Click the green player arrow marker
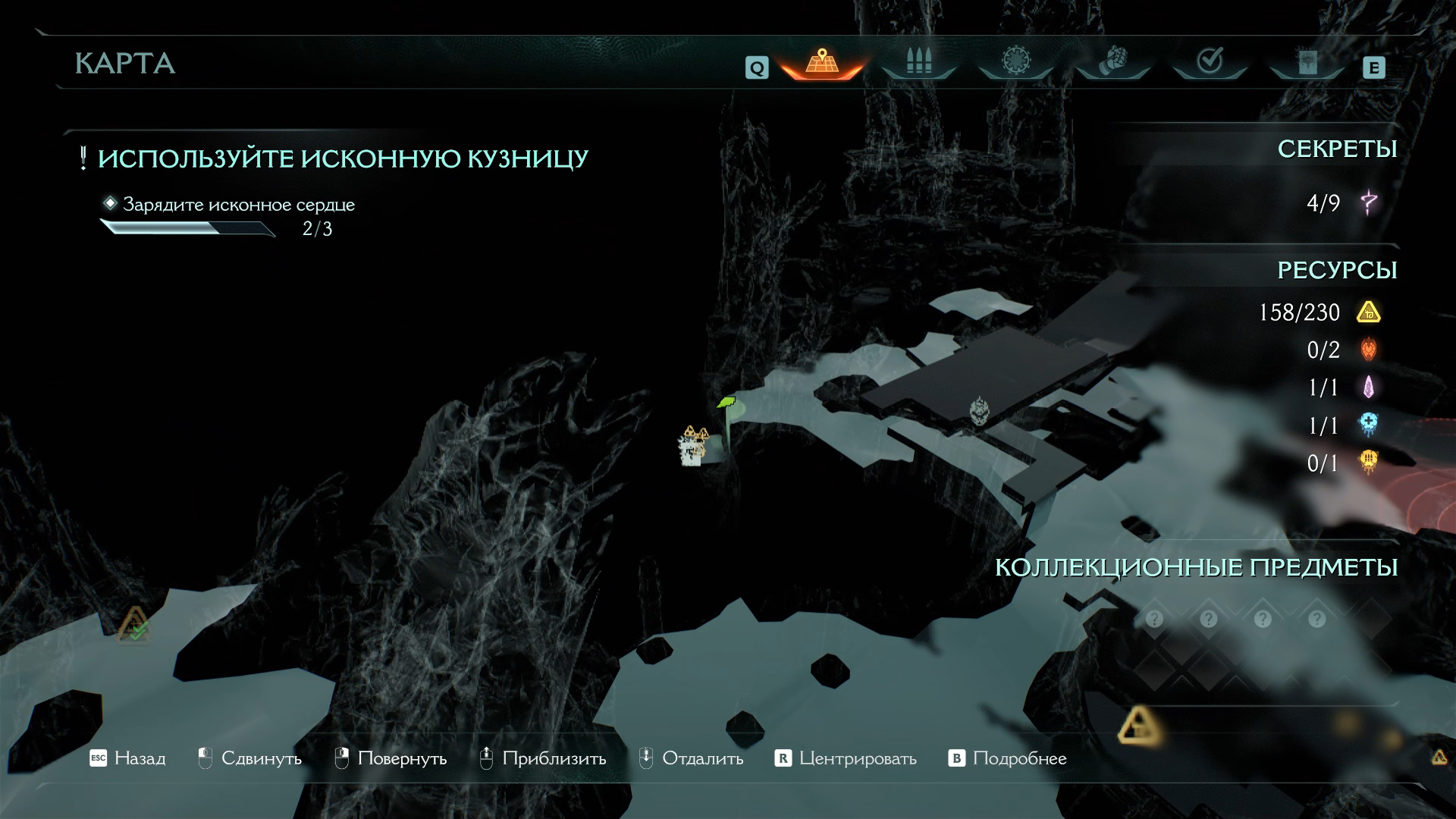 (727, 402)
